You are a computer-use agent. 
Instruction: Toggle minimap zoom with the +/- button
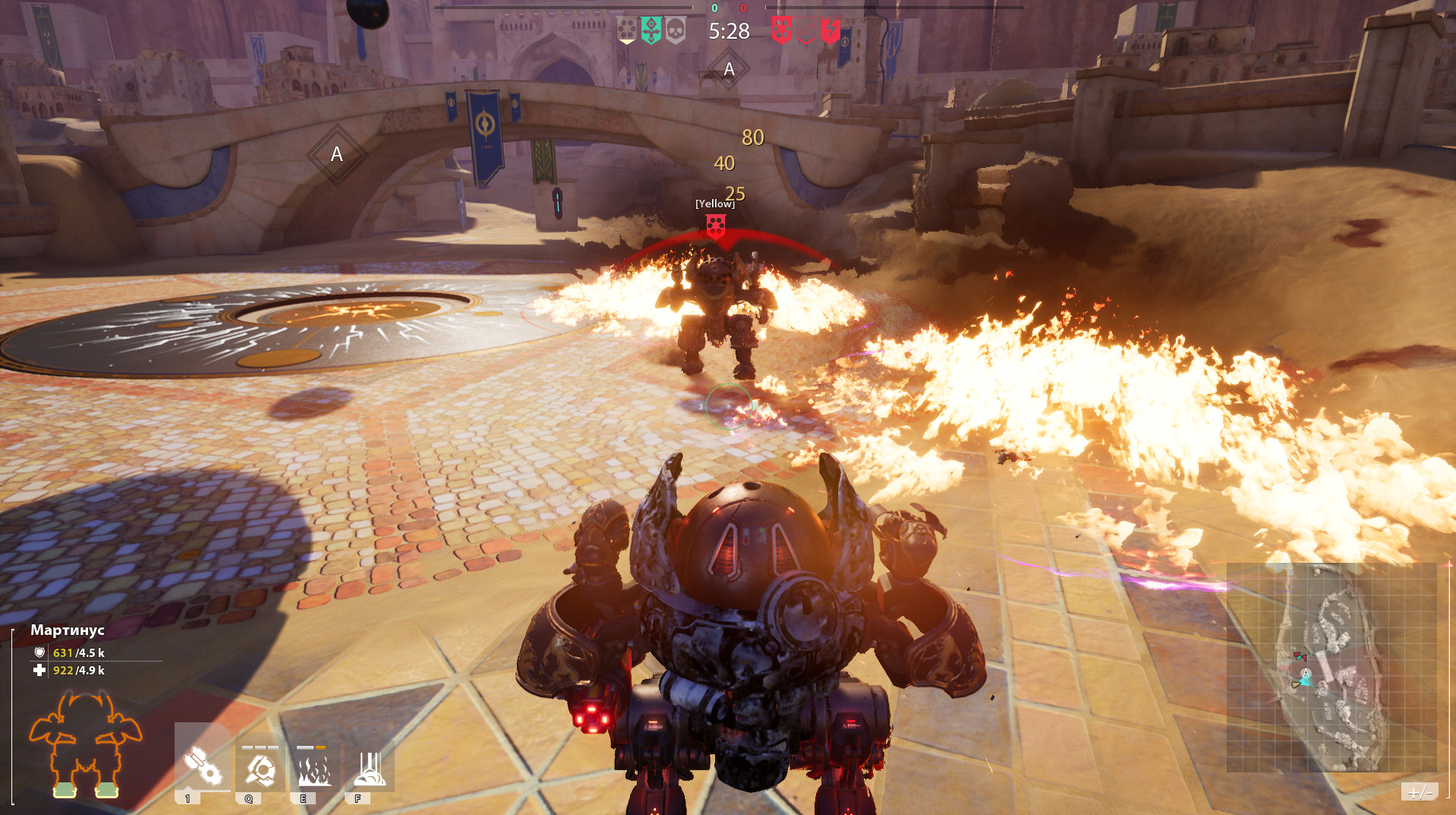[x=1419, y=792]
